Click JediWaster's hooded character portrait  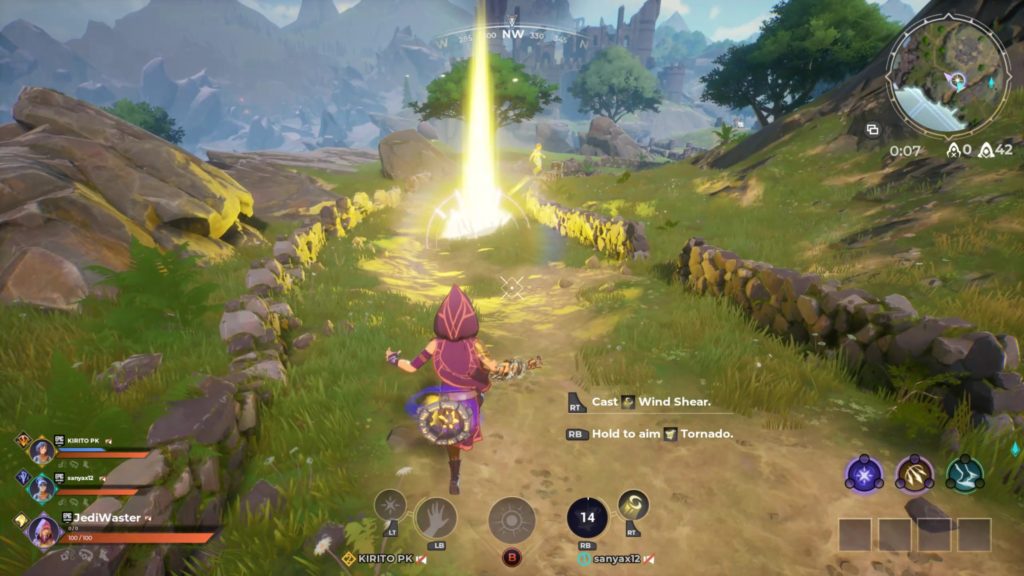click(x=46, y=530)
